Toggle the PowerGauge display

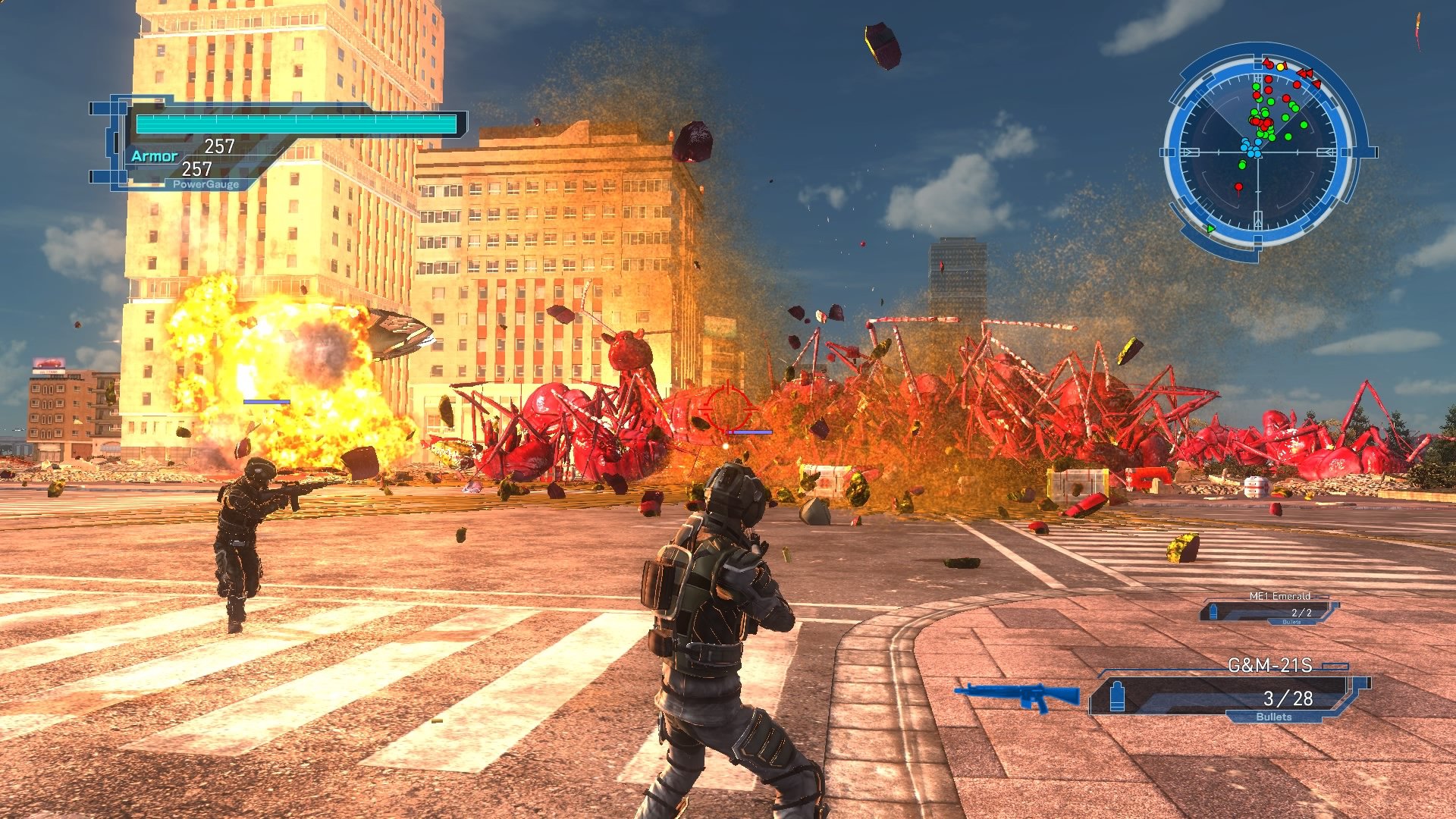point(206,183)
